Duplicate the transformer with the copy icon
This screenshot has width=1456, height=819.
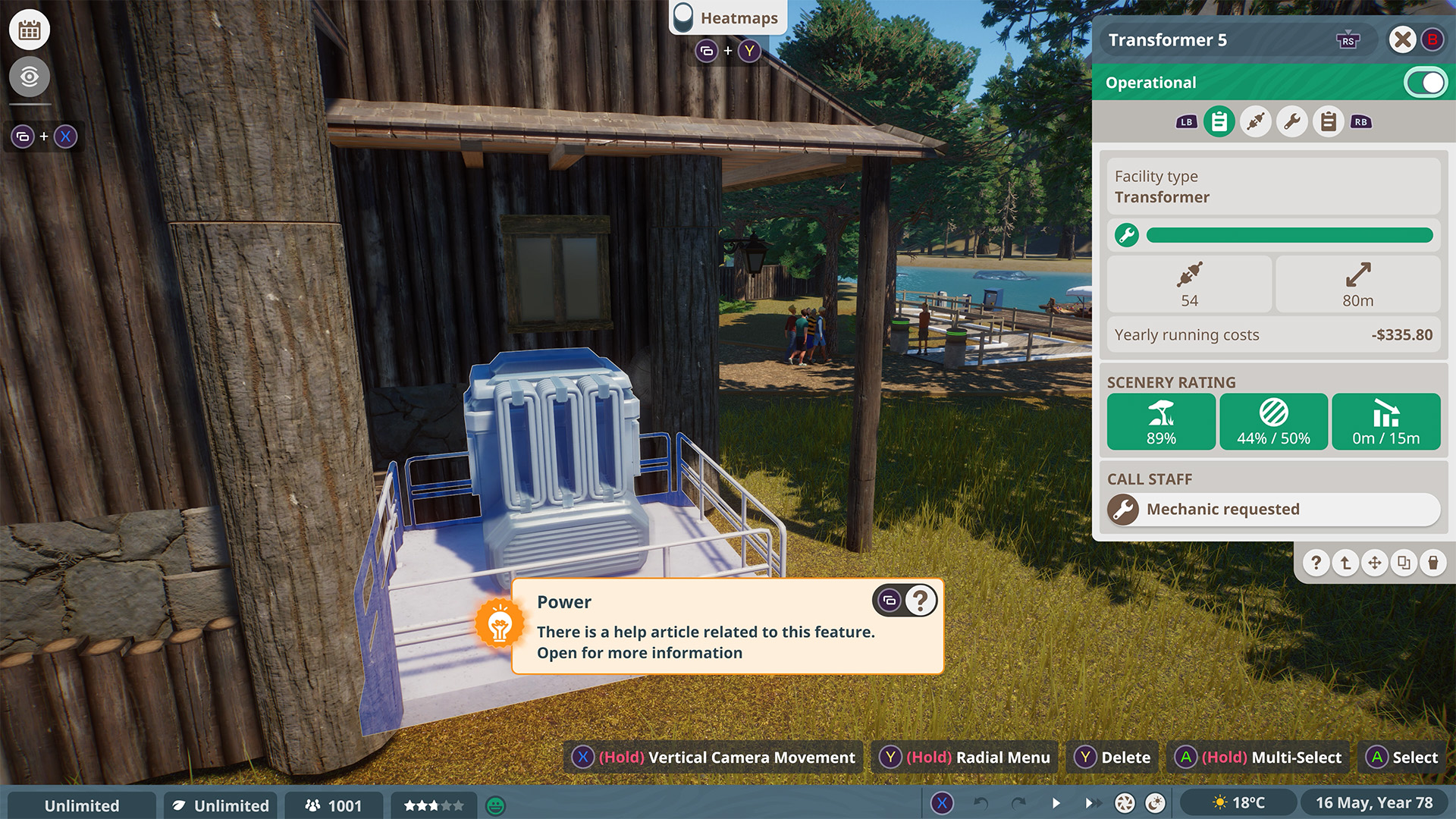[x=1404, y=563]
